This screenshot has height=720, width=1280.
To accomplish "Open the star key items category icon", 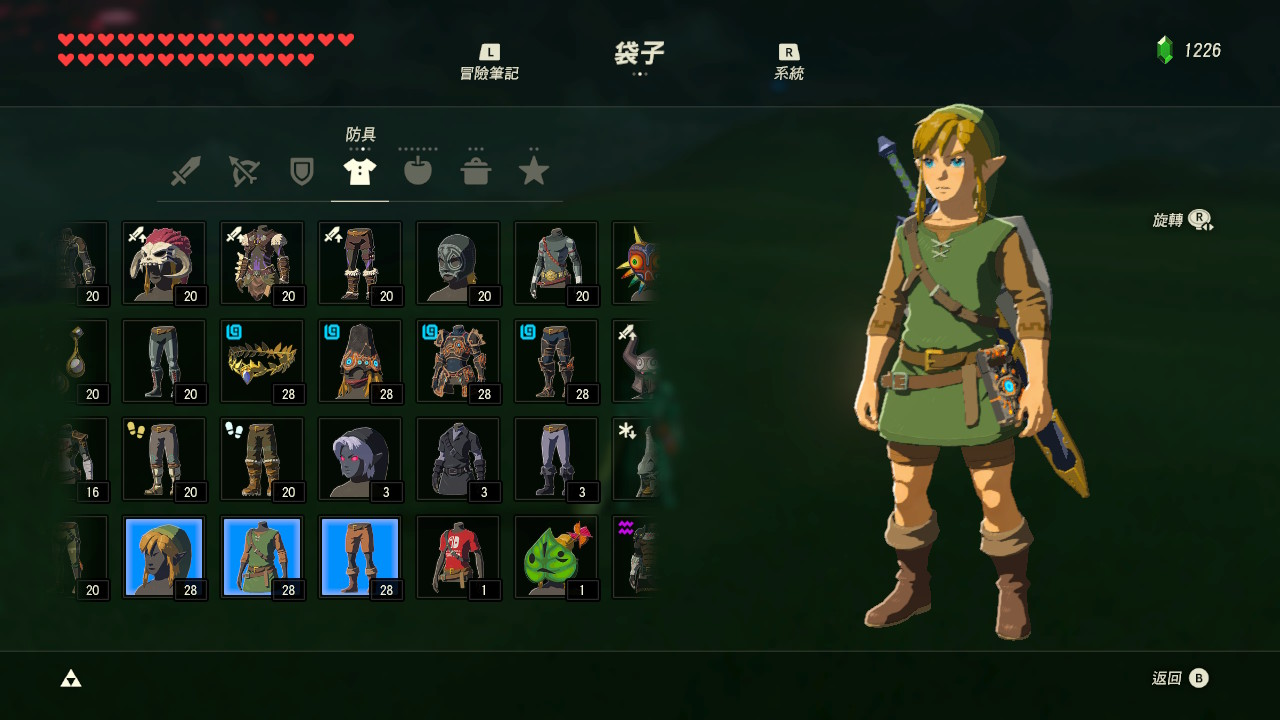I will (x=534, y=170).
